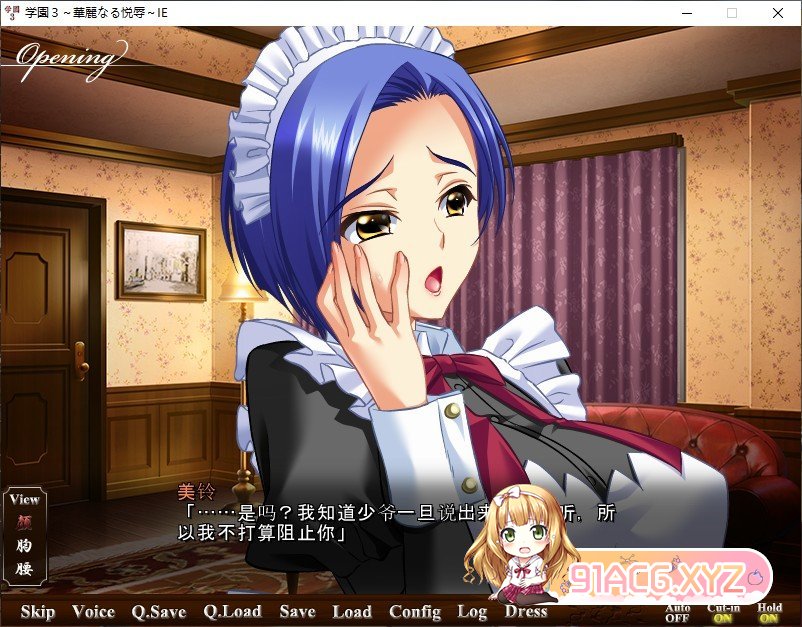This screenshot has width=802, height=627.
Task: Click Q.Save to quick save
Action: click(x=159, y=612)
